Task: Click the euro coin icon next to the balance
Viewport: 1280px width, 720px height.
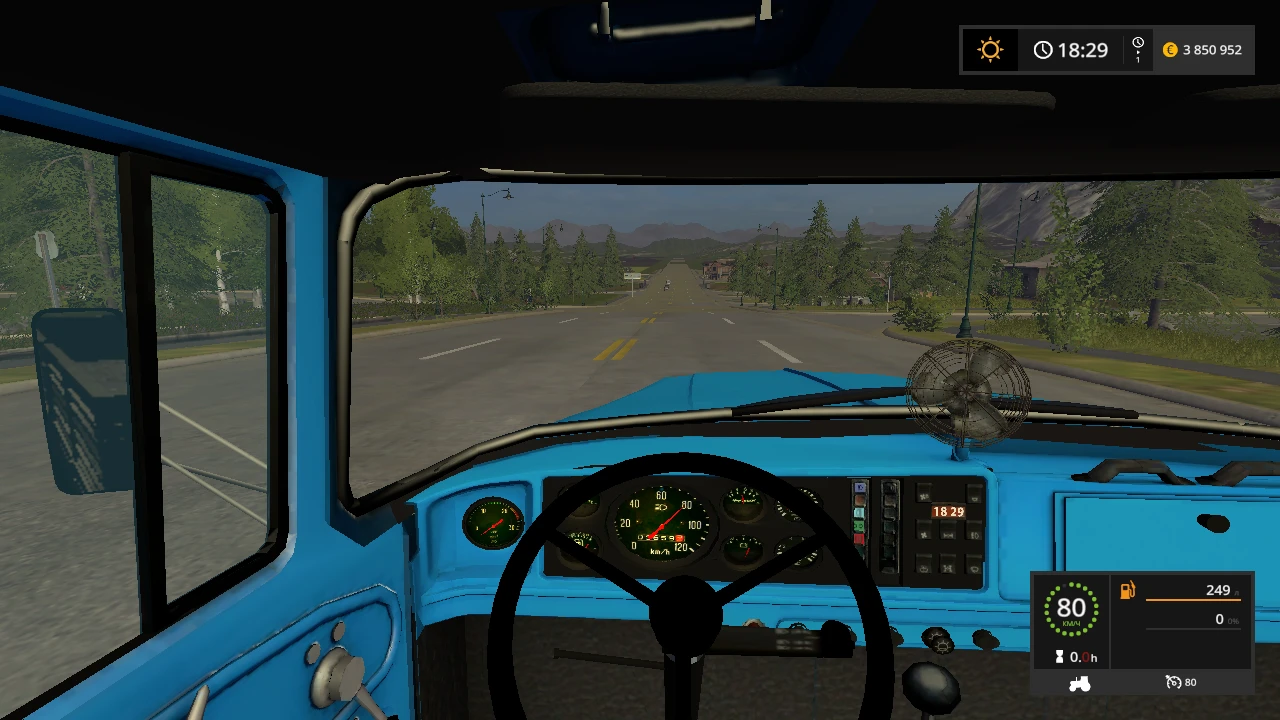Action: point(1170,49)
